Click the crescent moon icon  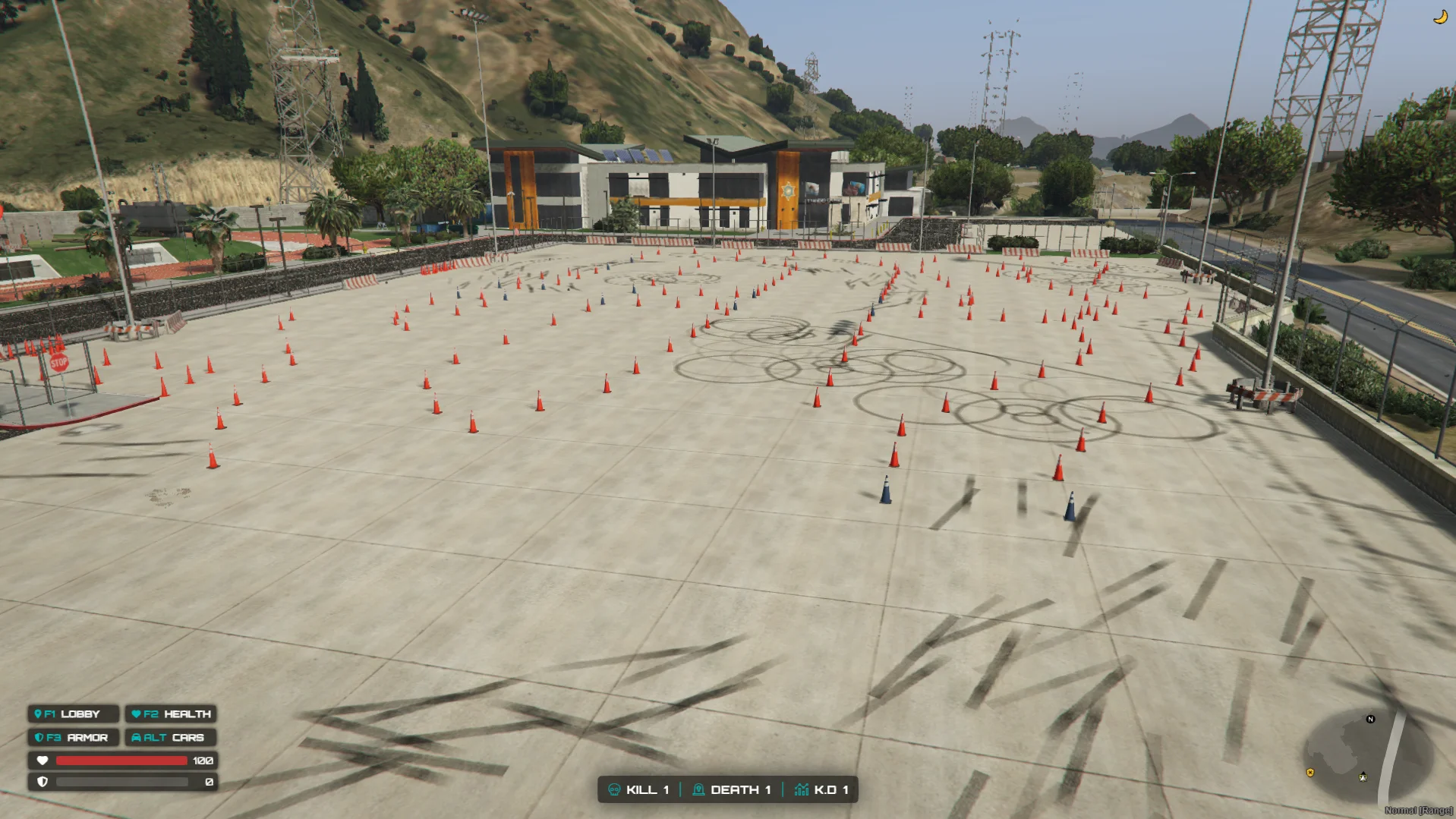click(1439, 17)
